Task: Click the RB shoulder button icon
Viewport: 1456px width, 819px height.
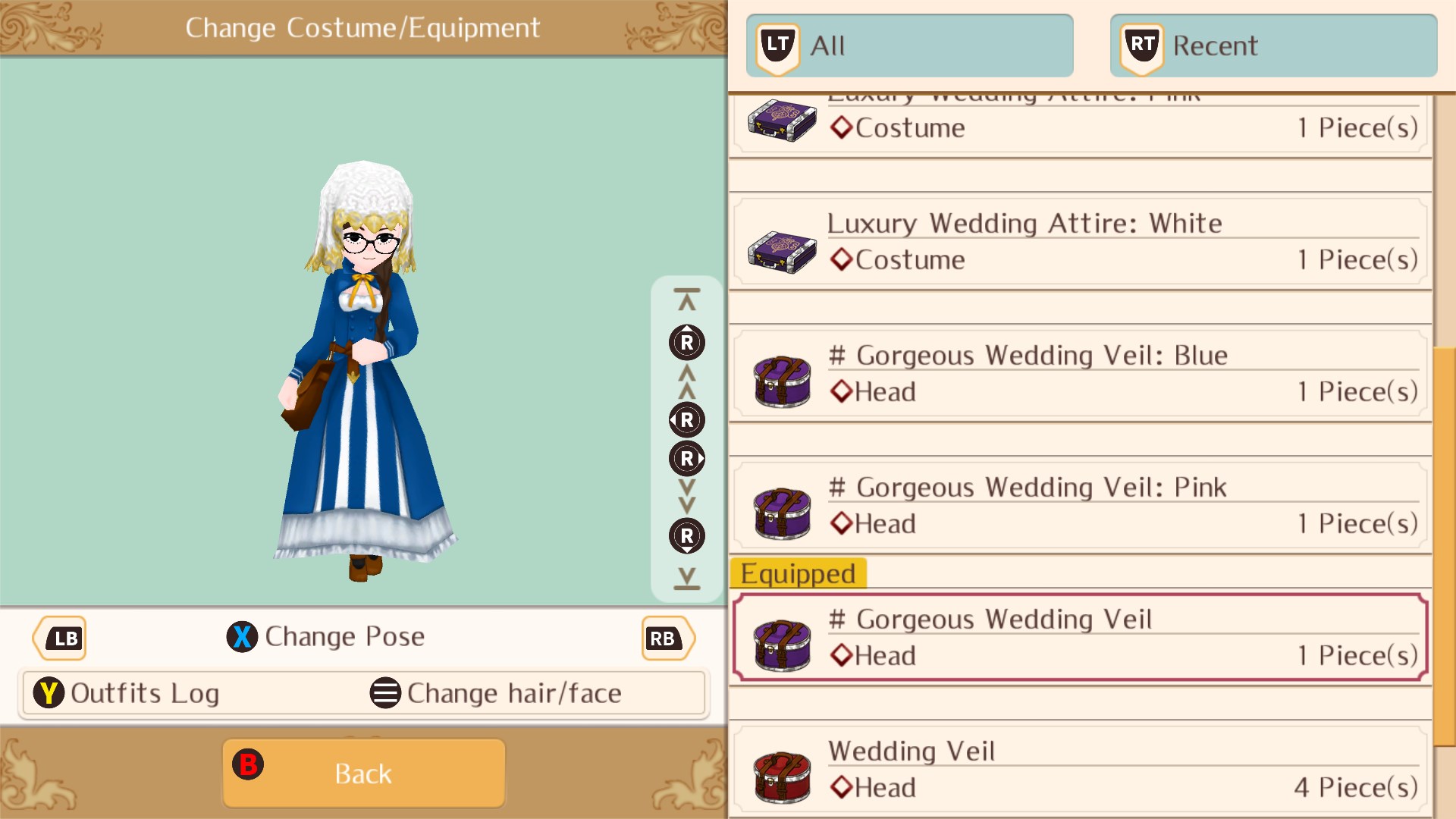Action: tap(666, 638)
